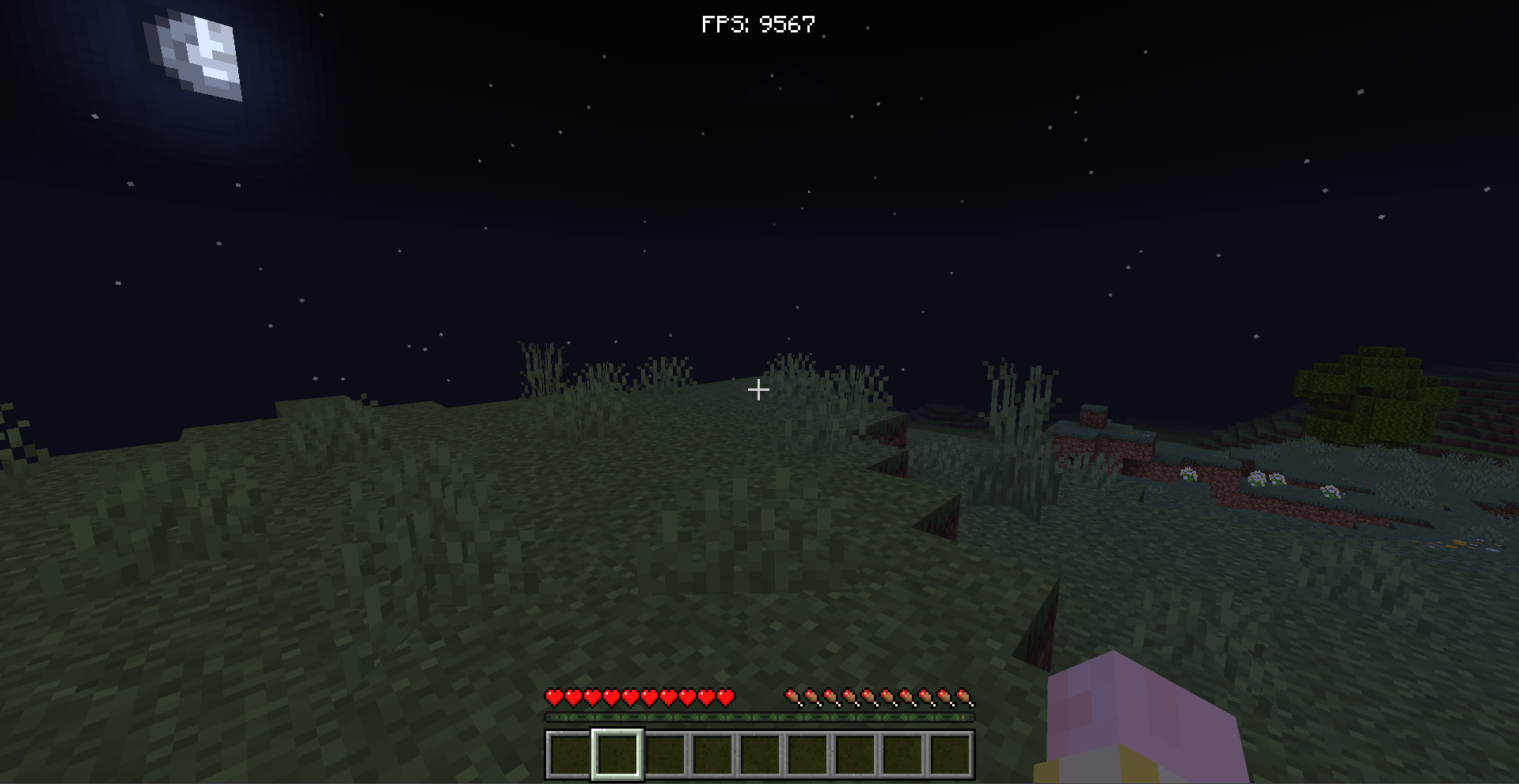The width and height of the screenshot is (1519, 784).
Task: Select the last hotbar slot
Action: 950,756
